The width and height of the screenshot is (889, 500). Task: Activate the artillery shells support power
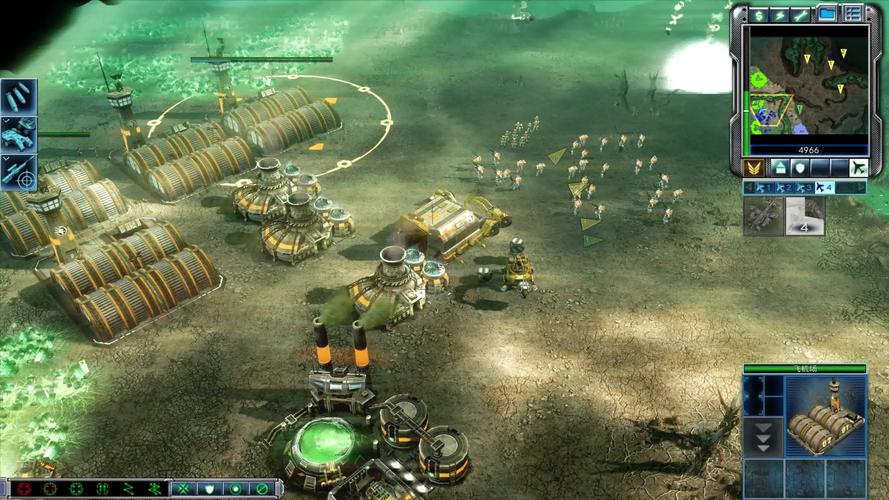click(x=18, y=97)
